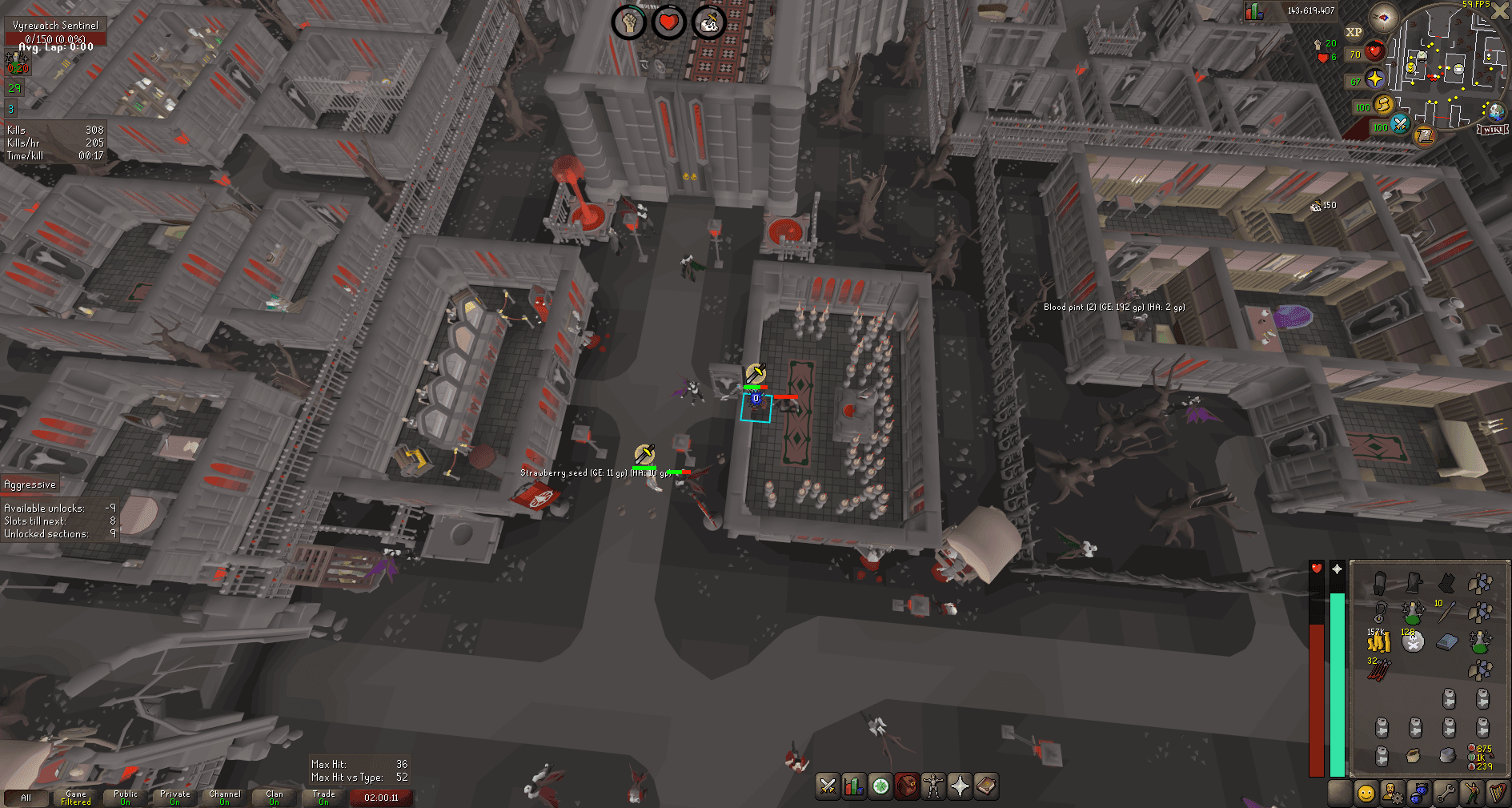Click the XP globe beside the minimap
This screenshot has height=808, width=1512.
point(1354,31)
